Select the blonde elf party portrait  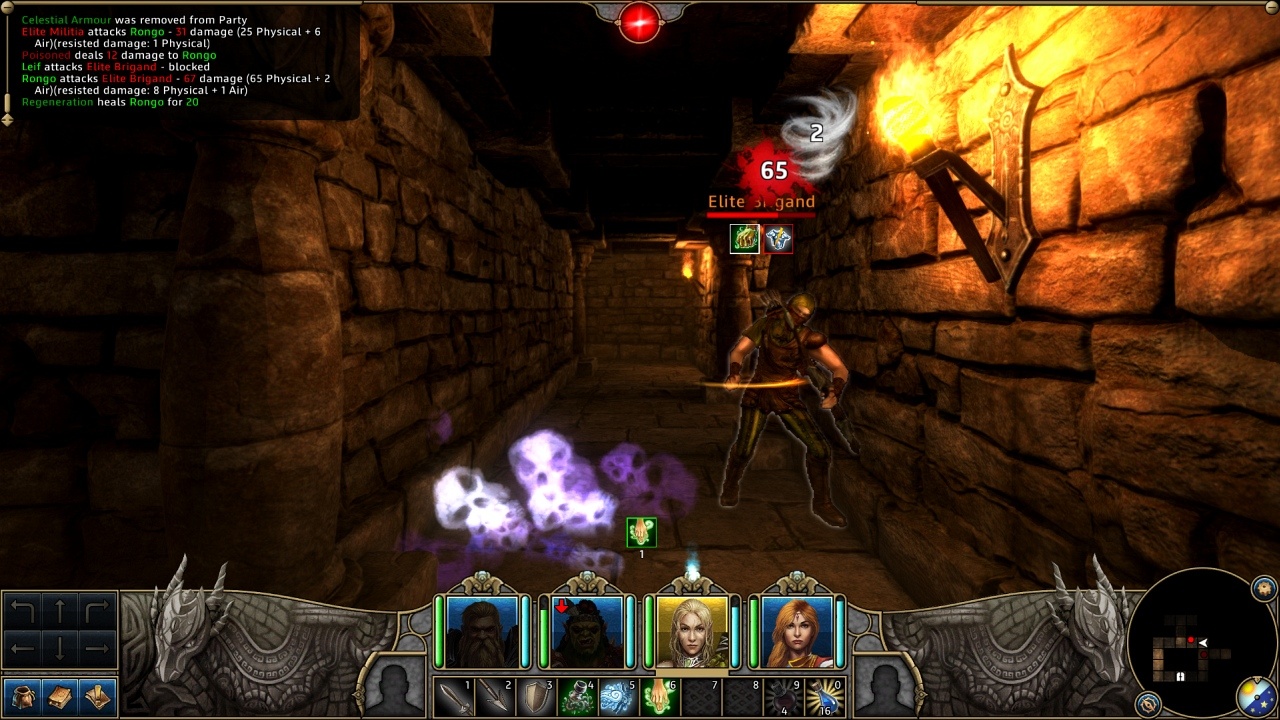tap(692, 631)
